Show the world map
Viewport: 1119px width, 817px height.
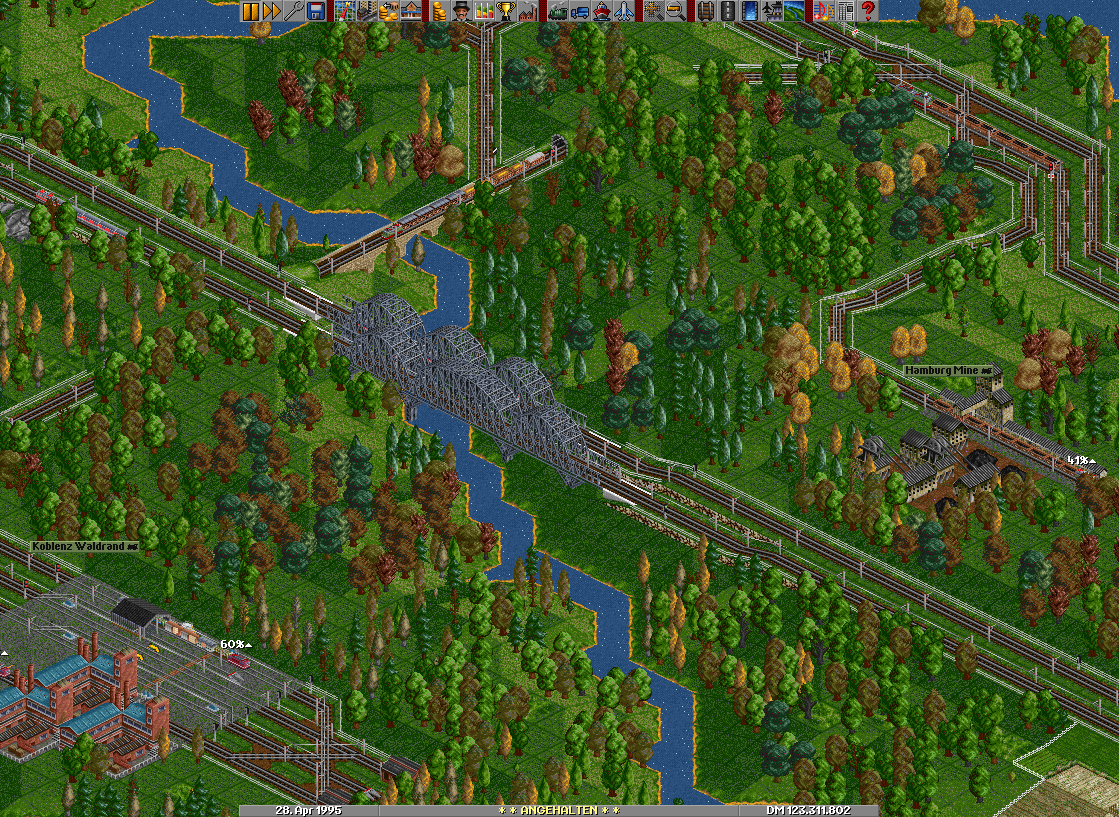(344, 11)
